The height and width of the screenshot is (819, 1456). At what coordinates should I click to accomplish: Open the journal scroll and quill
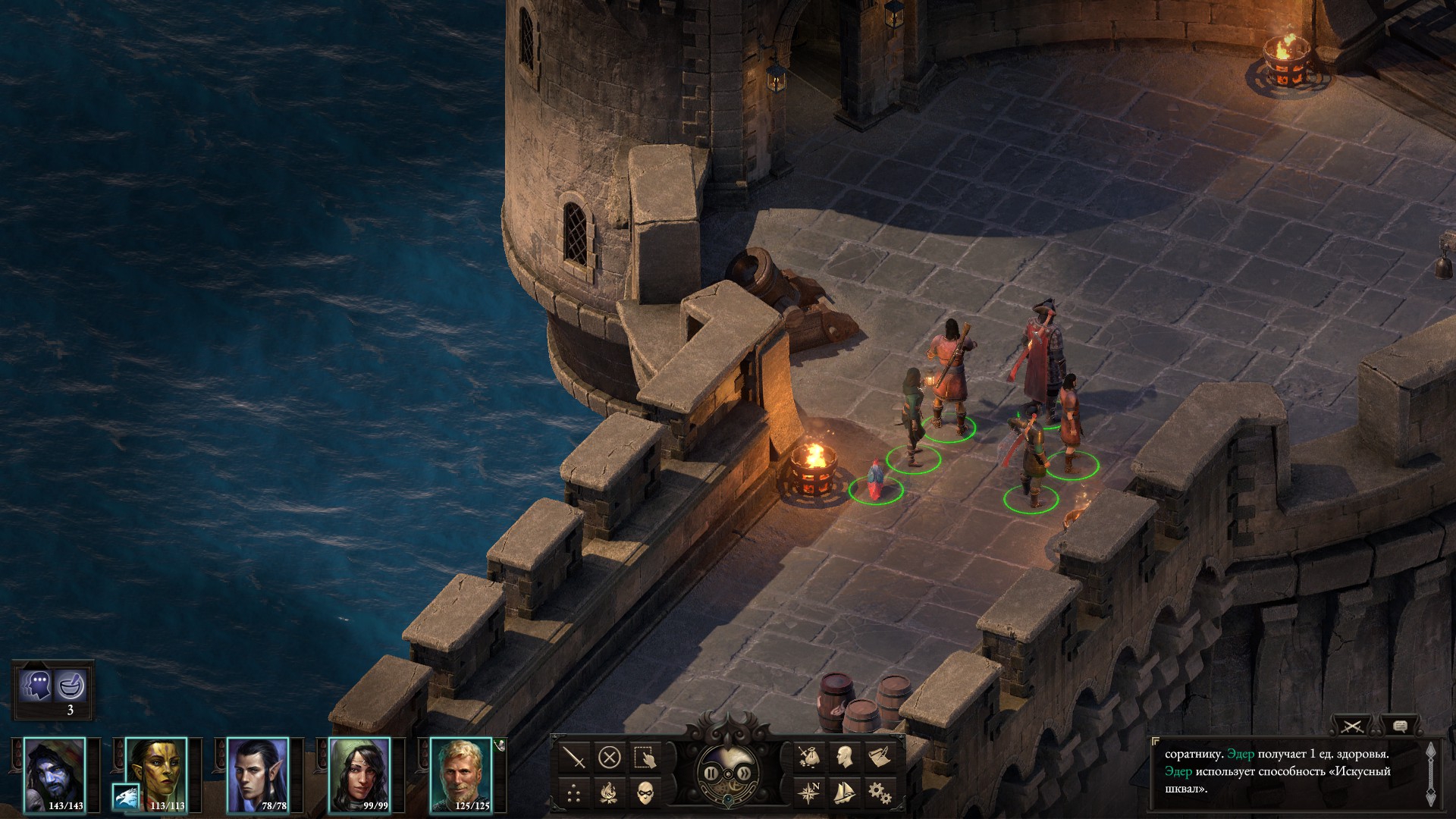pos(880,757)
